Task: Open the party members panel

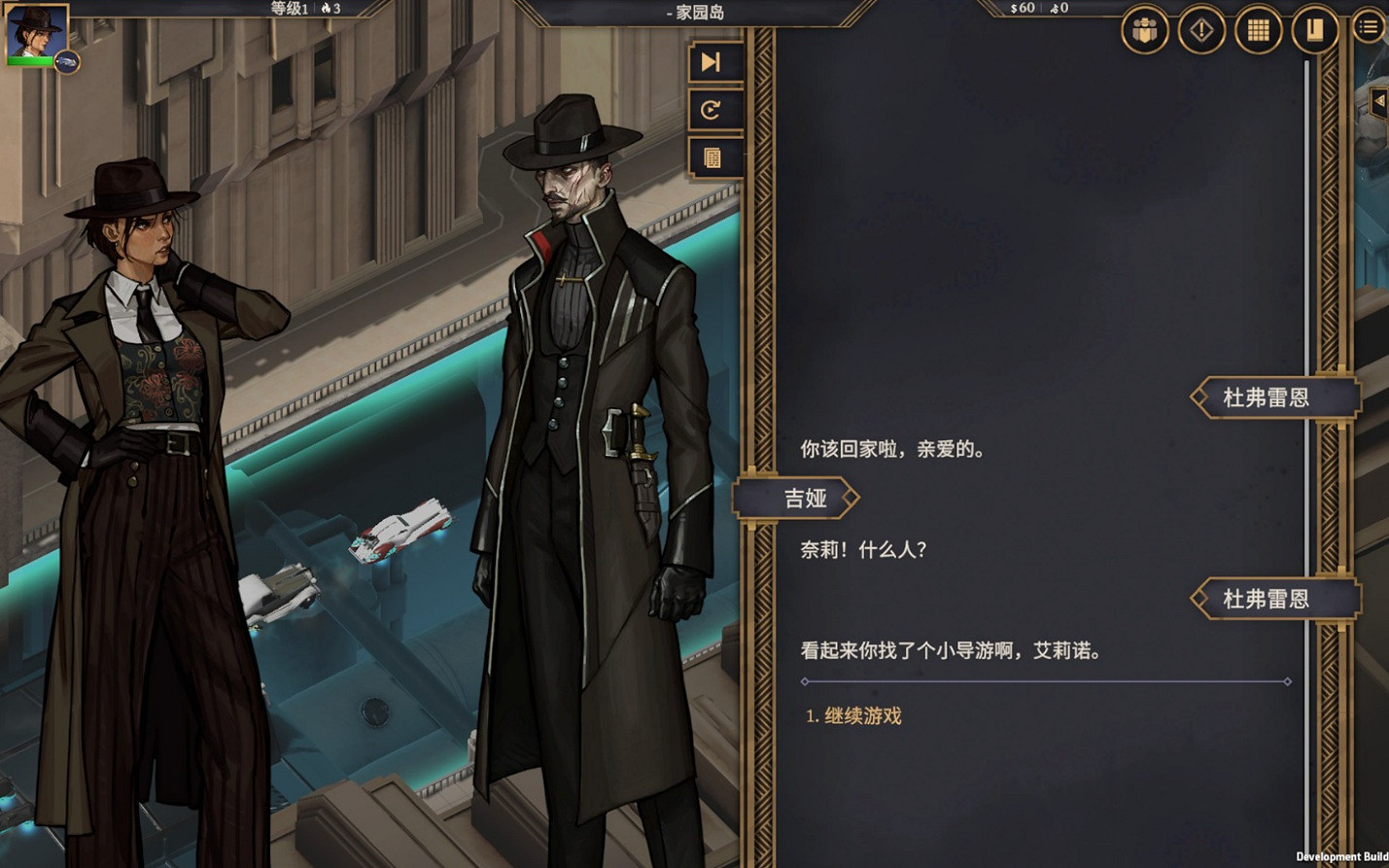Action: [x=1143, y=29]
